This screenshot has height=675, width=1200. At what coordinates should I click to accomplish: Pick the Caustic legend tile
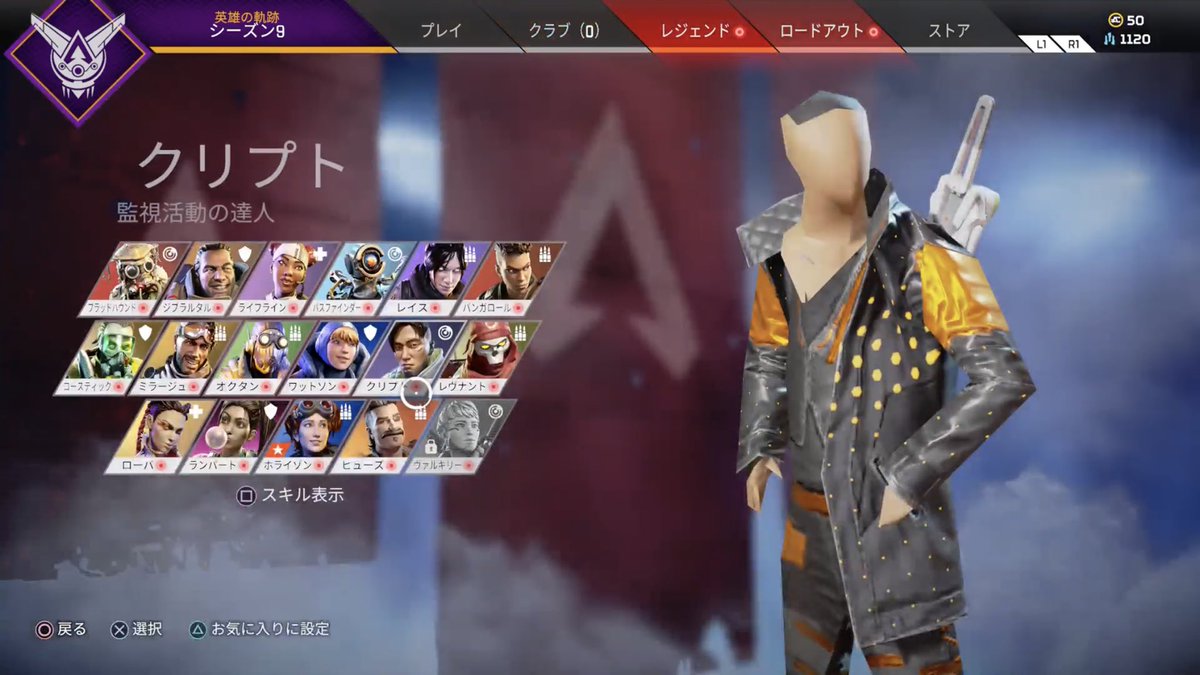pos(111,354)
